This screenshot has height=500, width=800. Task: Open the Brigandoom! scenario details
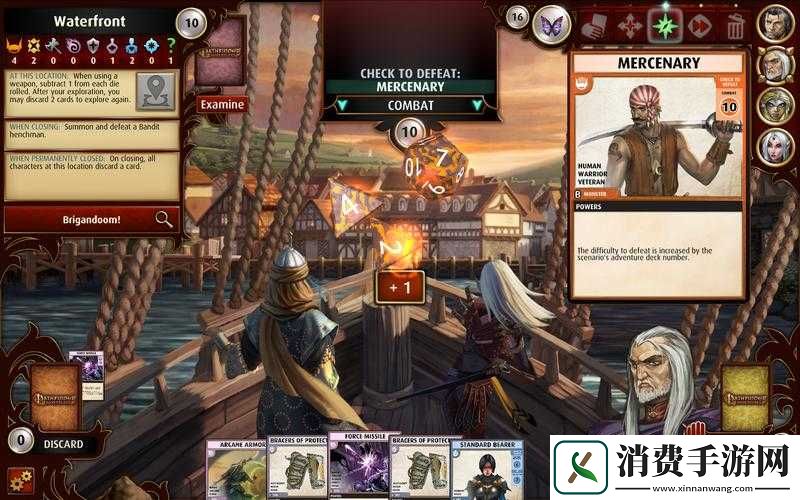[x=92, y=219]
